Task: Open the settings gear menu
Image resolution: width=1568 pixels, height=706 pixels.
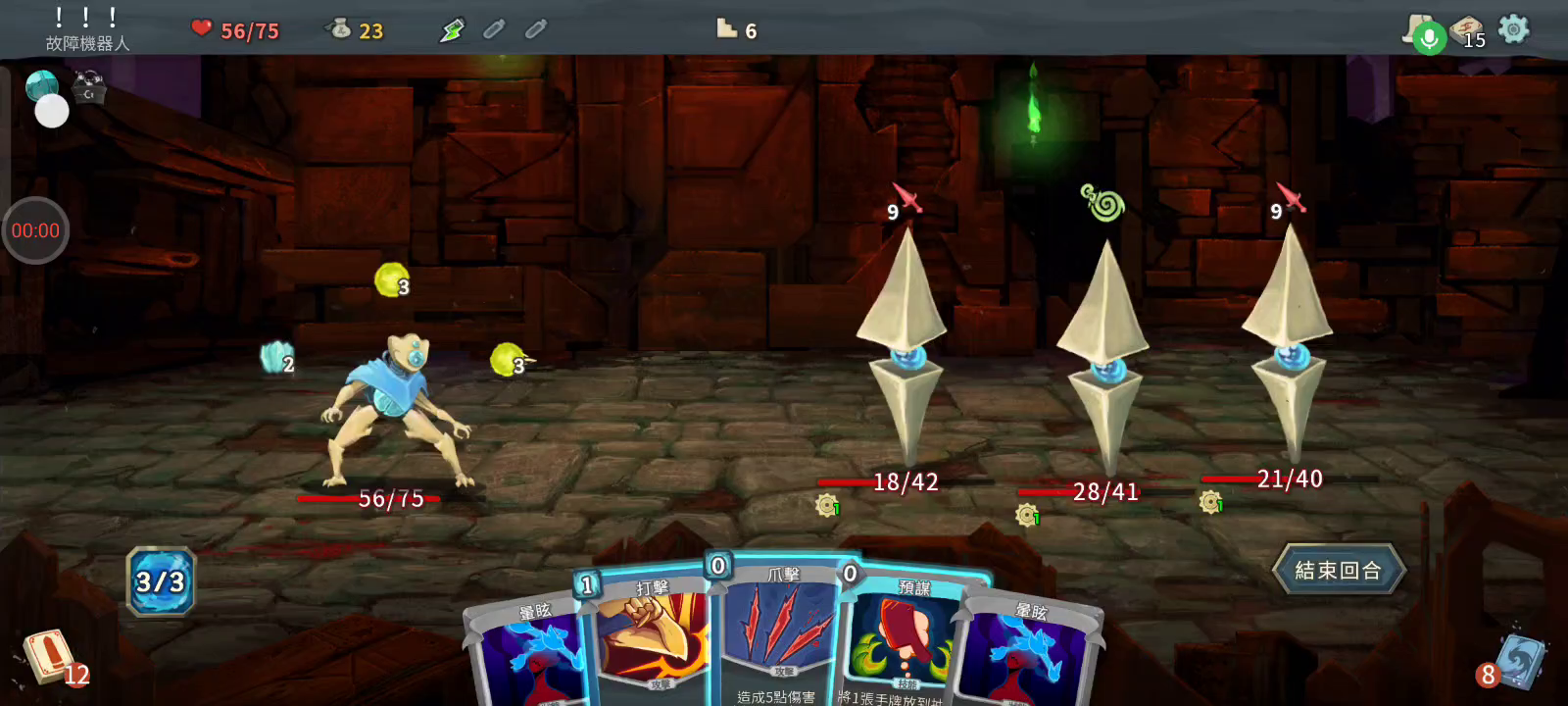Action: pos(1514,29)
